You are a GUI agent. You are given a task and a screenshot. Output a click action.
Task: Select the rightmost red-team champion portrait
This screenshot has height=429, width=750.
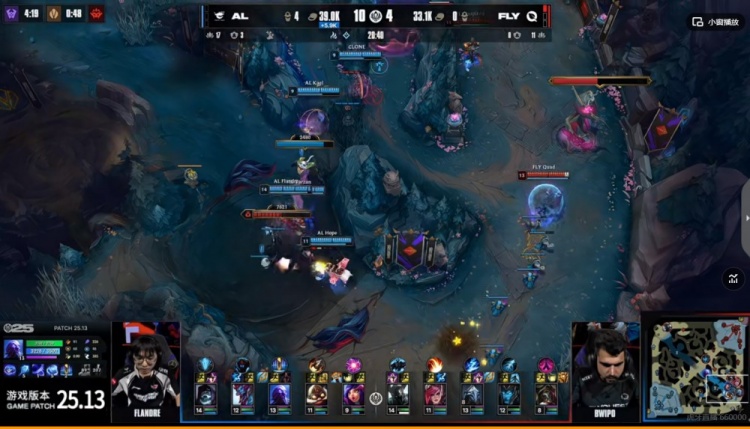coord(545,394)
